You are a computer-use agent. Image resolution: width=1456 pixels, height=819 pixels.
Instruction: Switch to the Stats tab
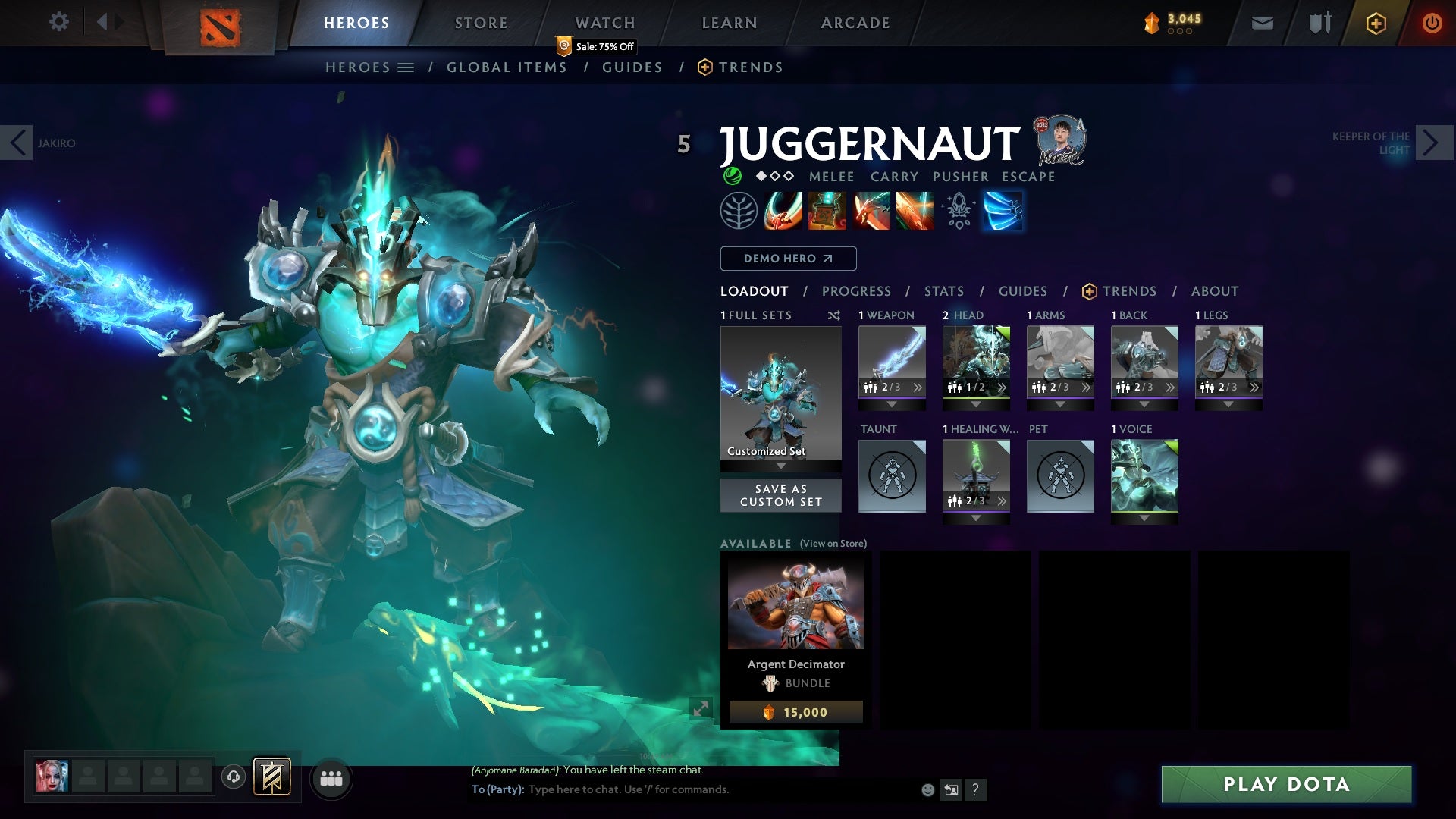click(943, 290)
